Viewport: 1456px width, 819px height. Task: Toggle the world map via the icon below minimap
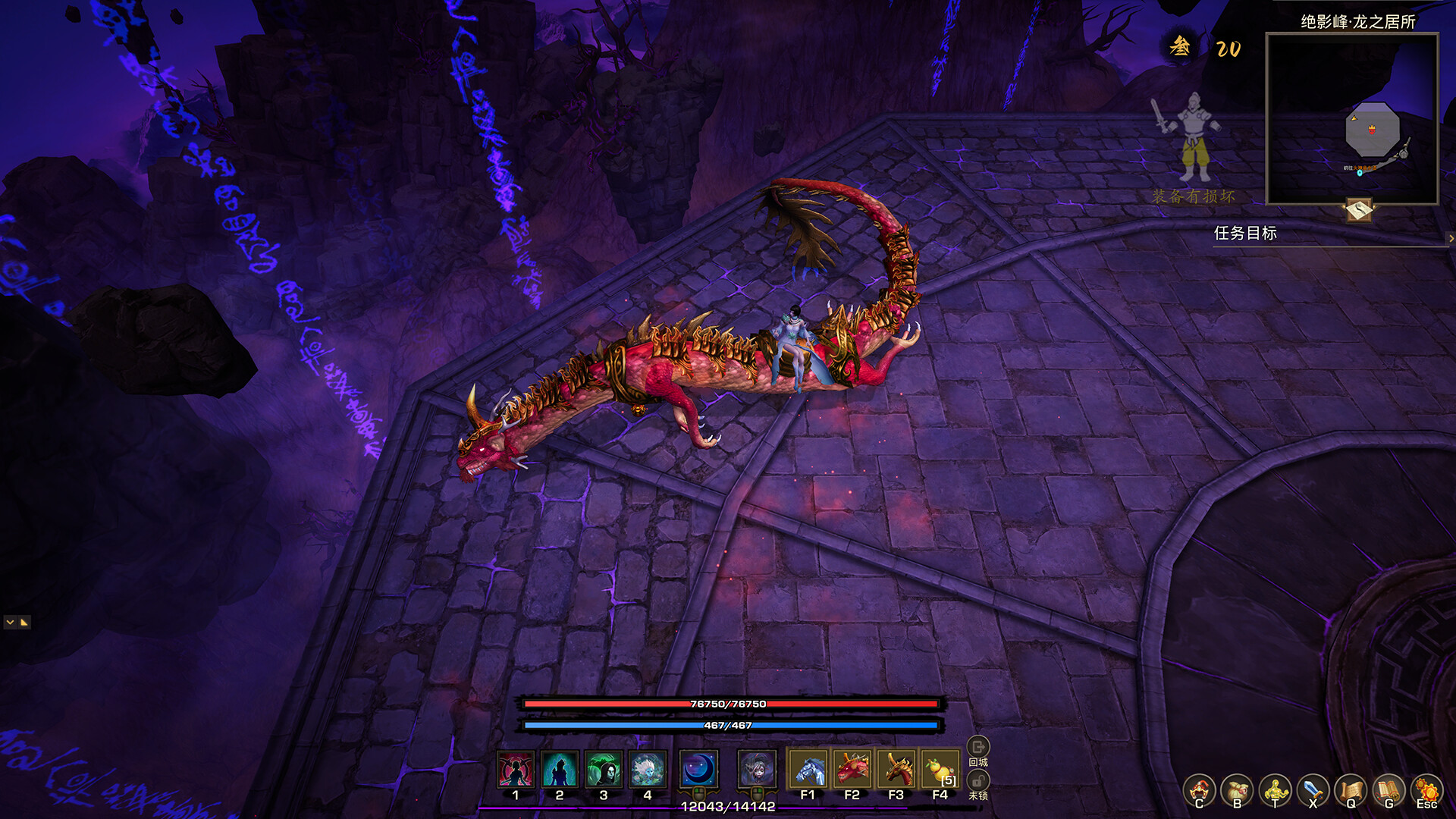(1359, 209)
